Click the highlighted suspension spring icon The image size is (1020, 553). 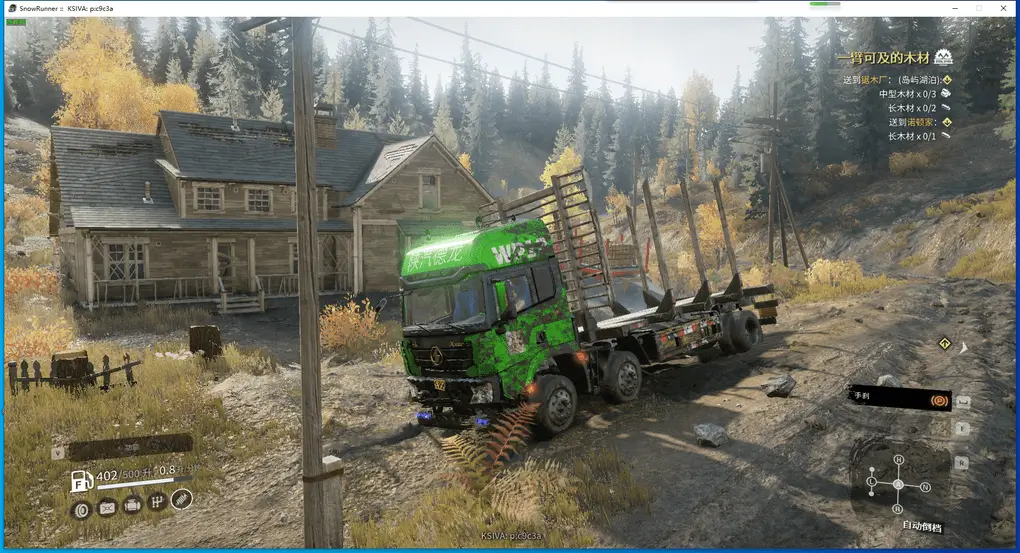click(181, 499)
